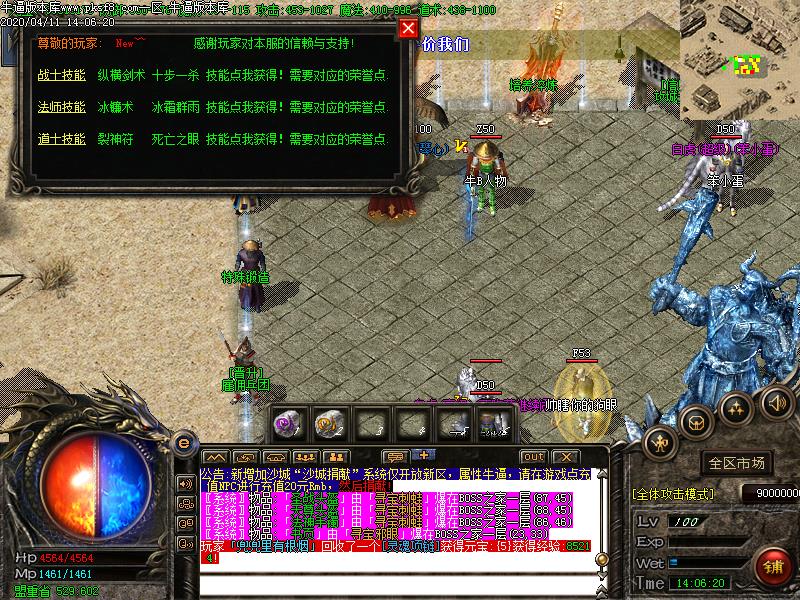
Task: Select the 战士技能 warrior skills link
Action: pos(61,75)
